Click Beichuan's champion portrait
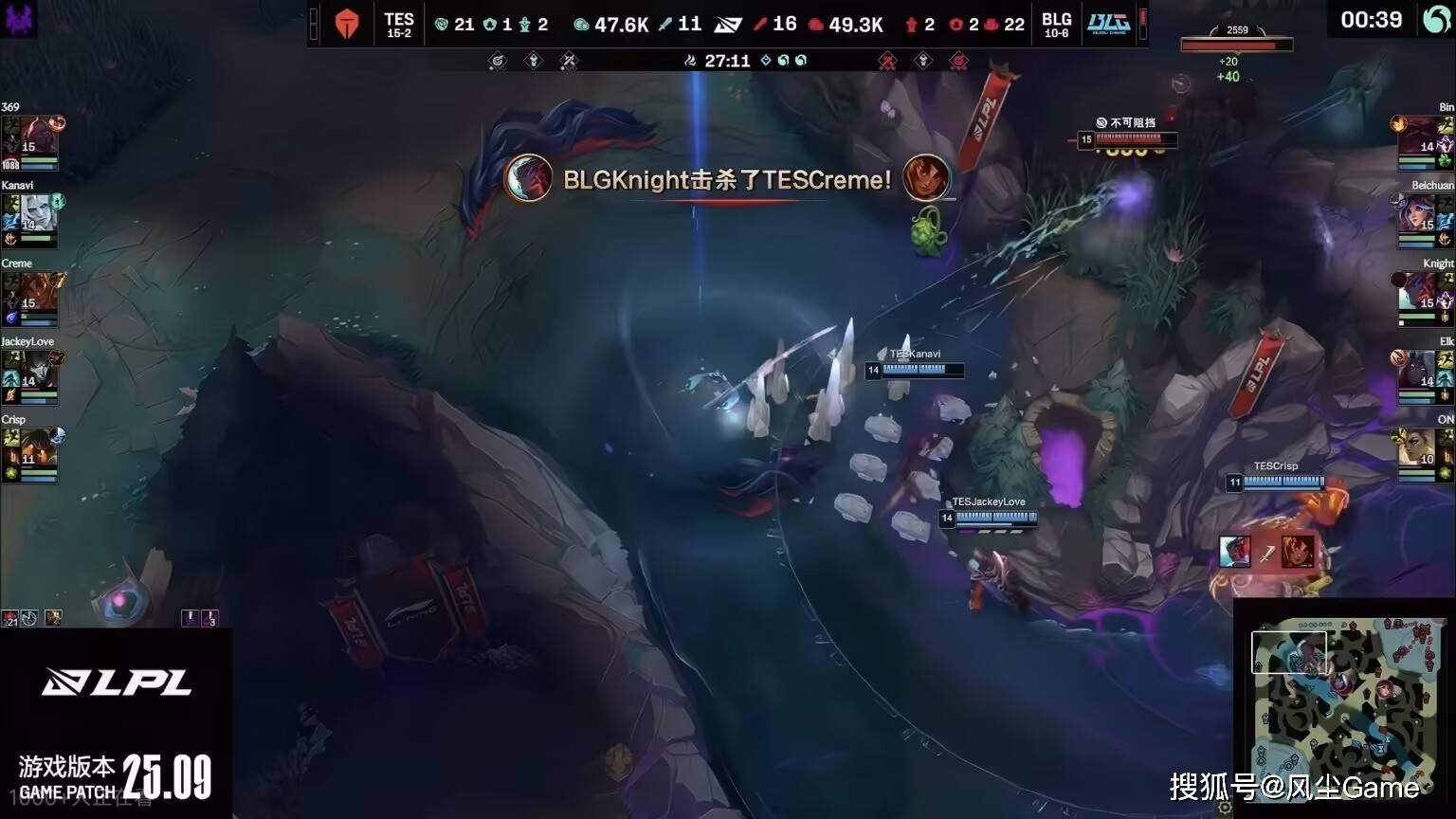This screenshot has width=1456, height=819. (1418, 216)
